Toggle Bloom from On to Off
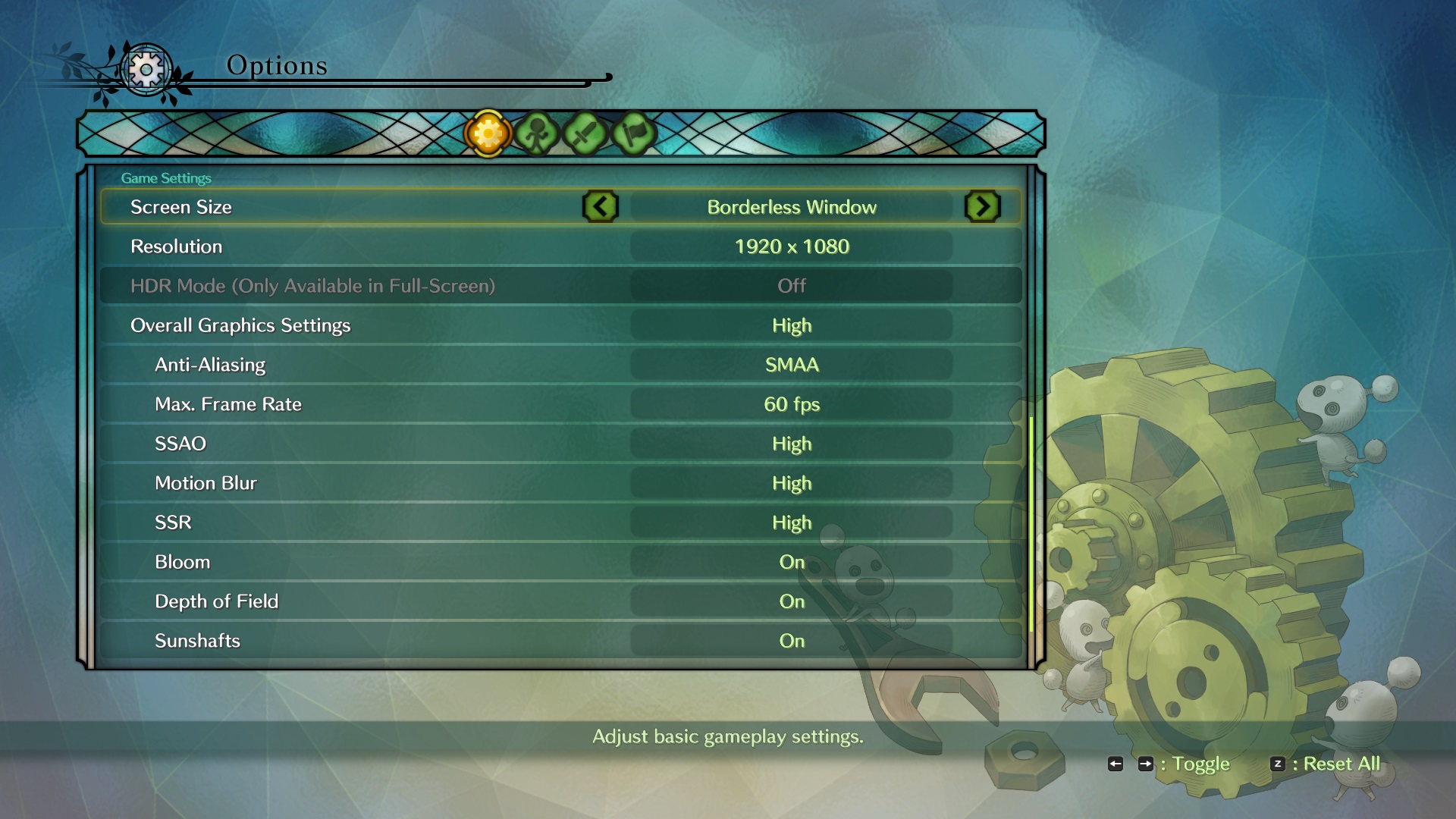 coord(792,562)
